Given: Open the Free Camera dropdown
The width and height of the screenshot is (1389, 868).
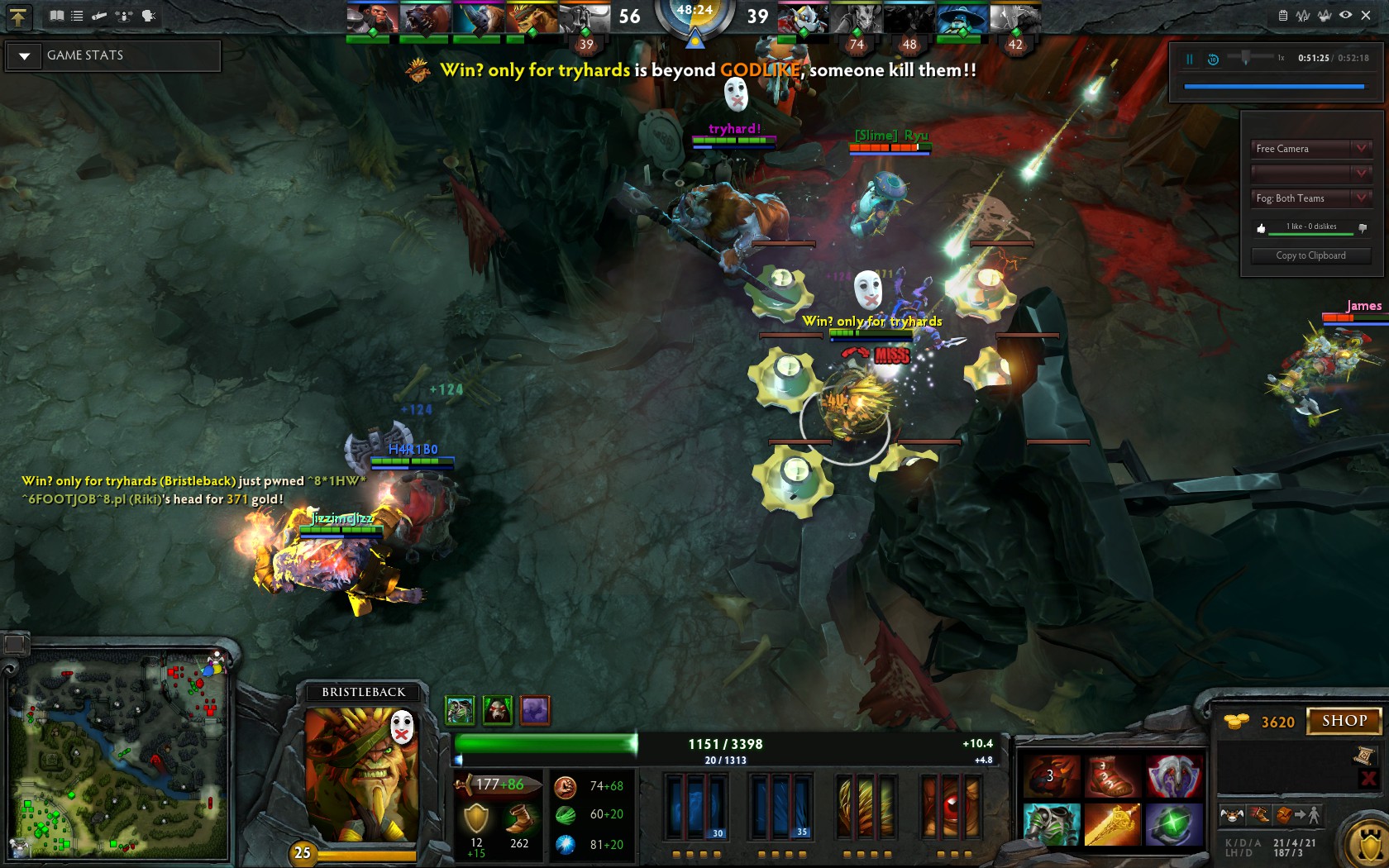Looking at the screenshot, I should pos(1310,149).
